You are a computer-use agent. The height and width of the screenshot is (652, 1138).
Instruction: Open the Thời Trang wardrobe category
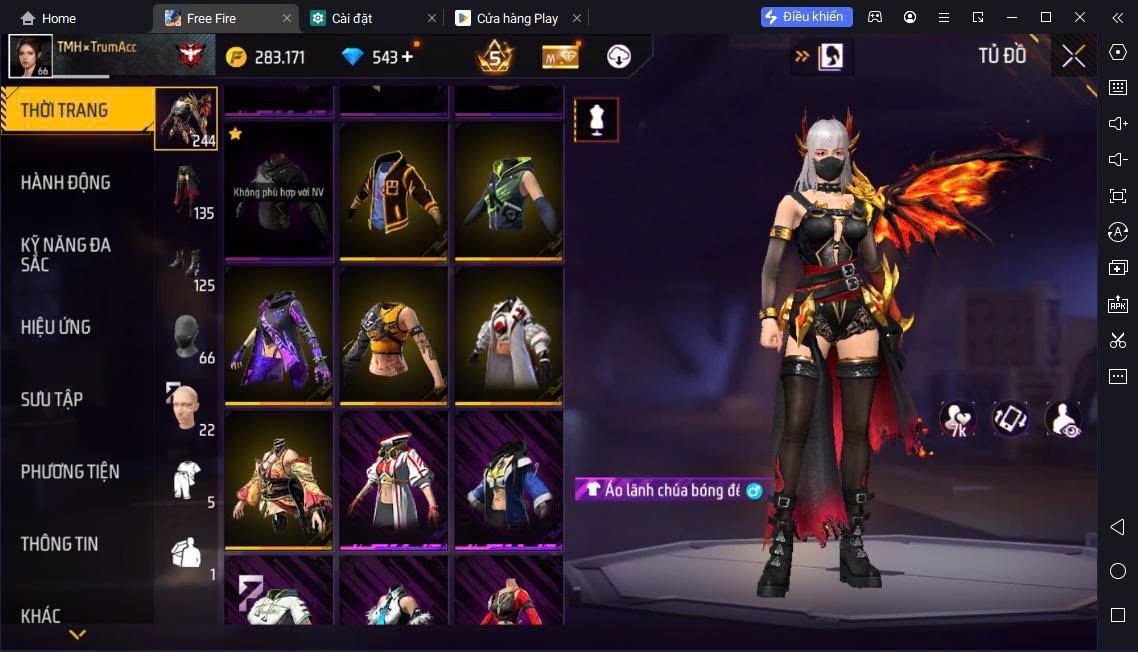tap(66, 110)
